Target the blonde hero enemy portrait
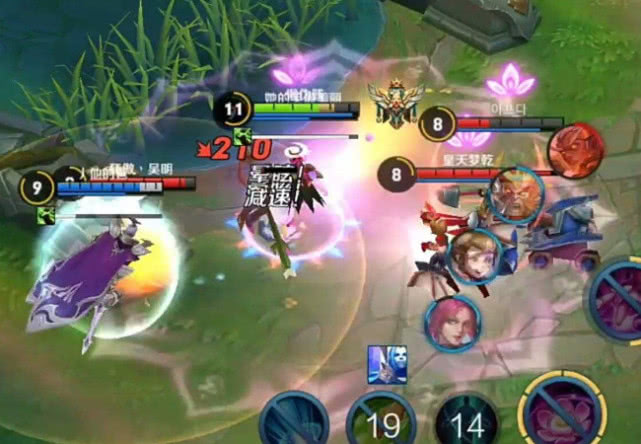The width and height of the screenshot is (641, 444). click(473, 256)
